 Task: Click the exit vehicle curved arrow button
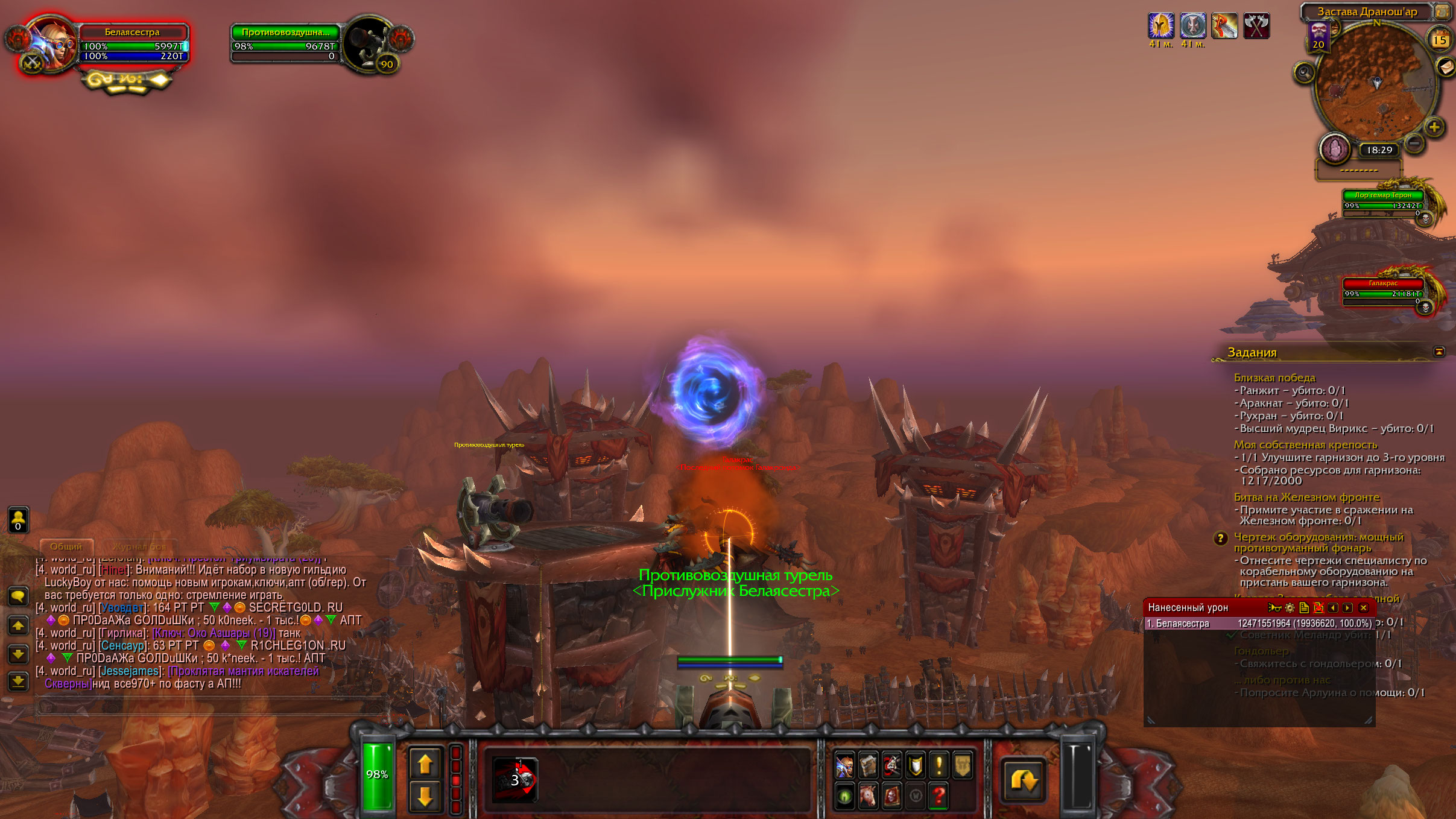pyautogui.click(x=1024, y=780)
